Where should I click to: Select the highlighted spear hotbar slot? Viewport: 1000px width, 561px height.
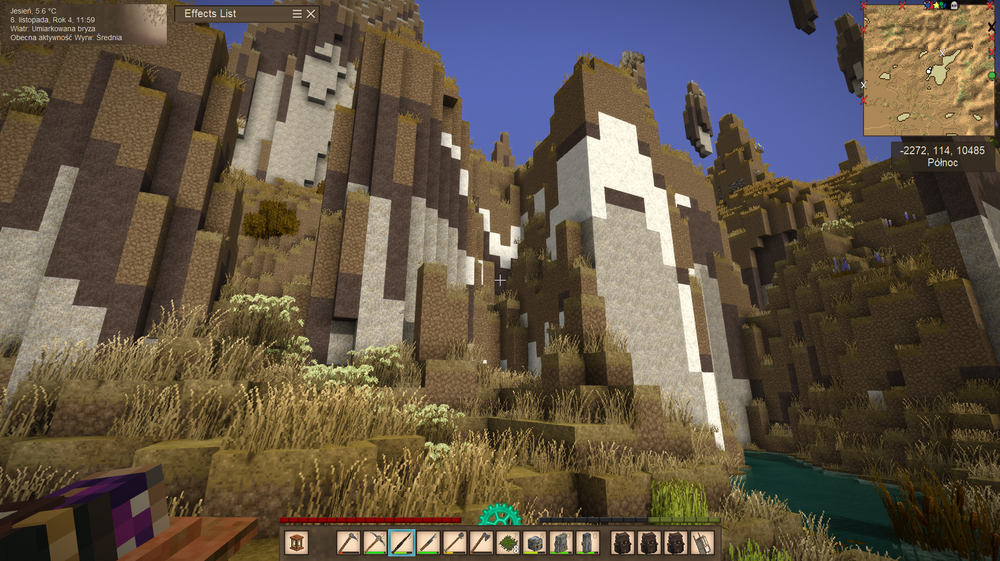click(x=402, y=542)
